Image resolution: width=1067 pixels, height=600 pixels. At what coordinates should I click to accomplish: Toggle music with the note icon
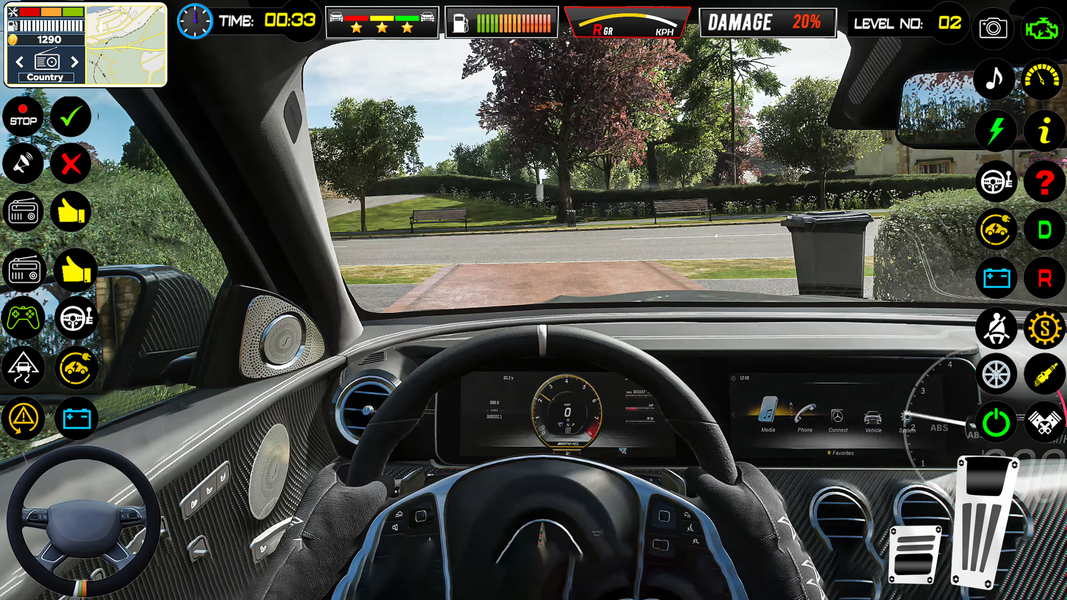995,79
